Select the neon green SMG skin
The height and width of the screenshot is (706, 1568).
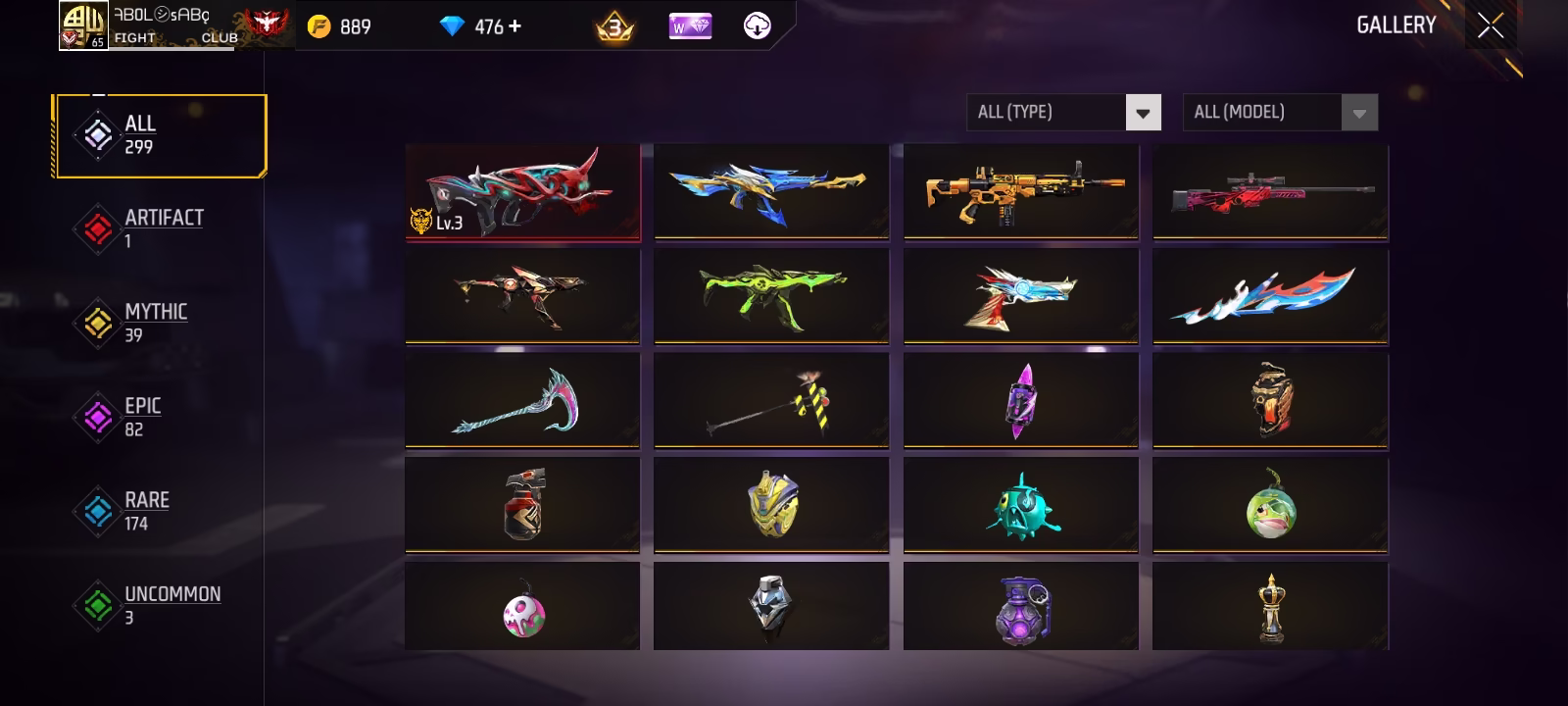tap(771, 296)
